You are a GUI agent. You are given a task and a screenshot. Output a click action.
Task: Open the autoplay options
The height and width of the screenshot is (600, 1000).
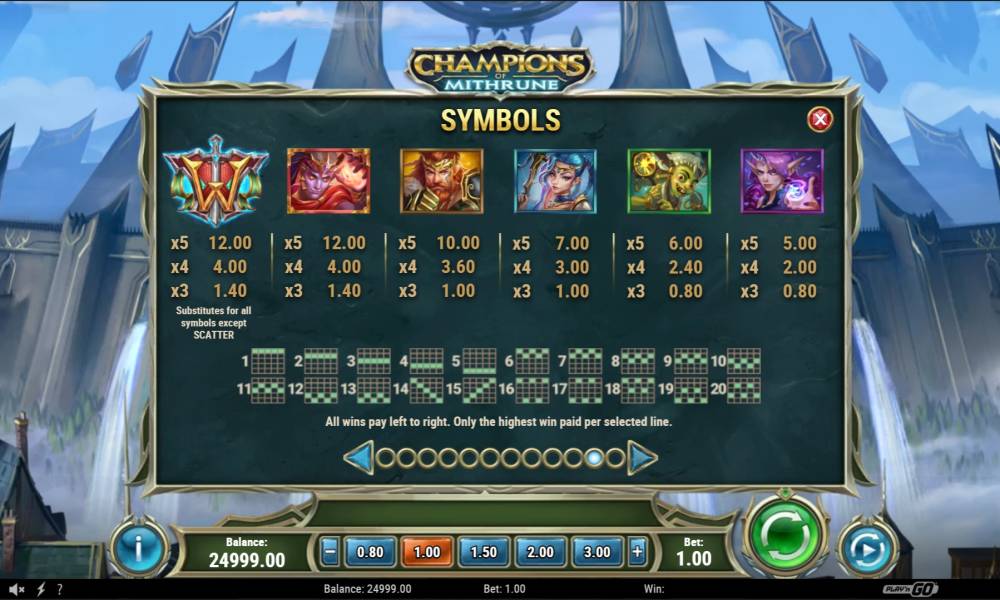[867, 549]
